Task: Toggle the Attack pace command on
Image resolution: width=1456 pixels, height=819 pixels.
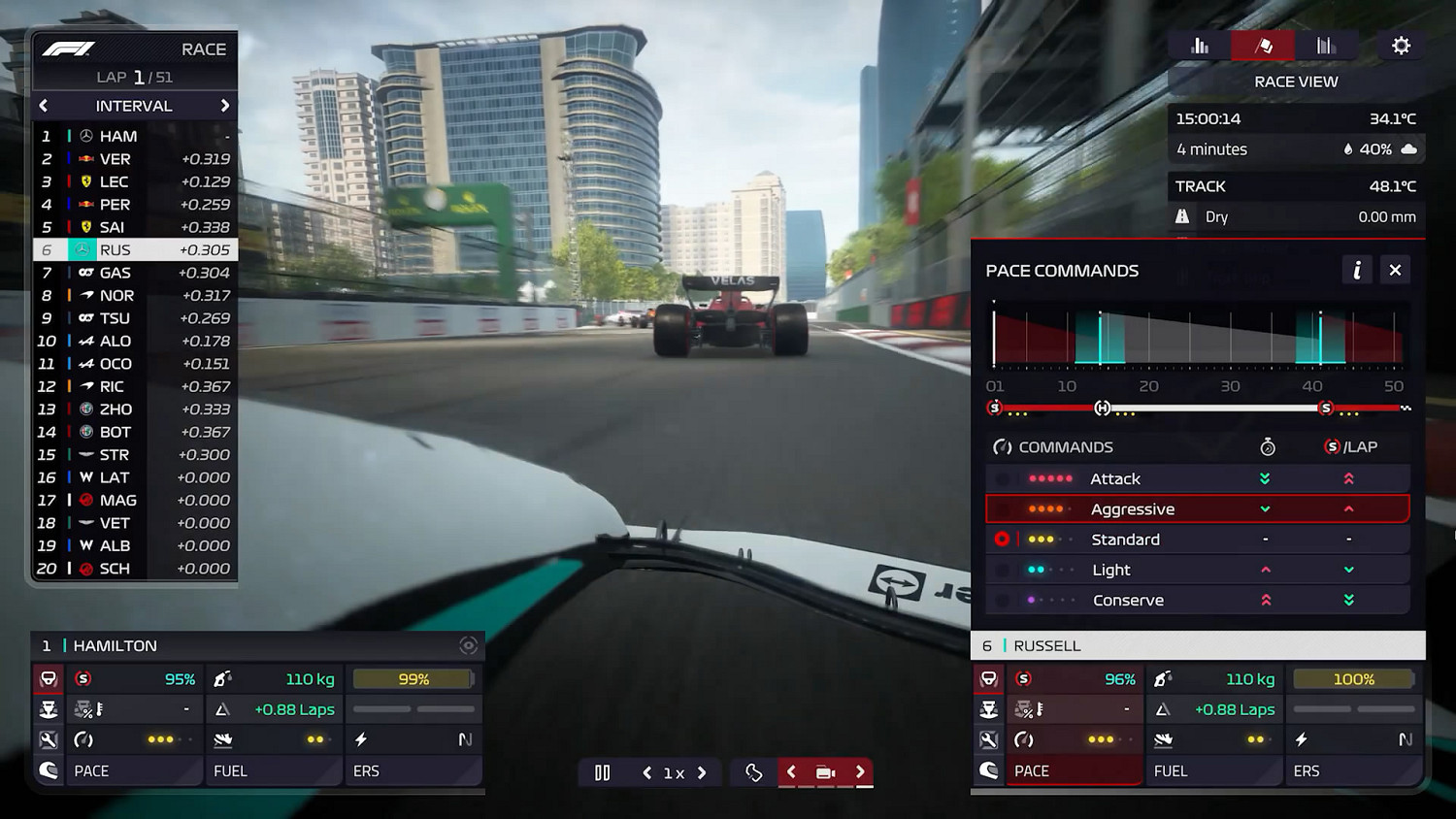Action: point(1003,477)
